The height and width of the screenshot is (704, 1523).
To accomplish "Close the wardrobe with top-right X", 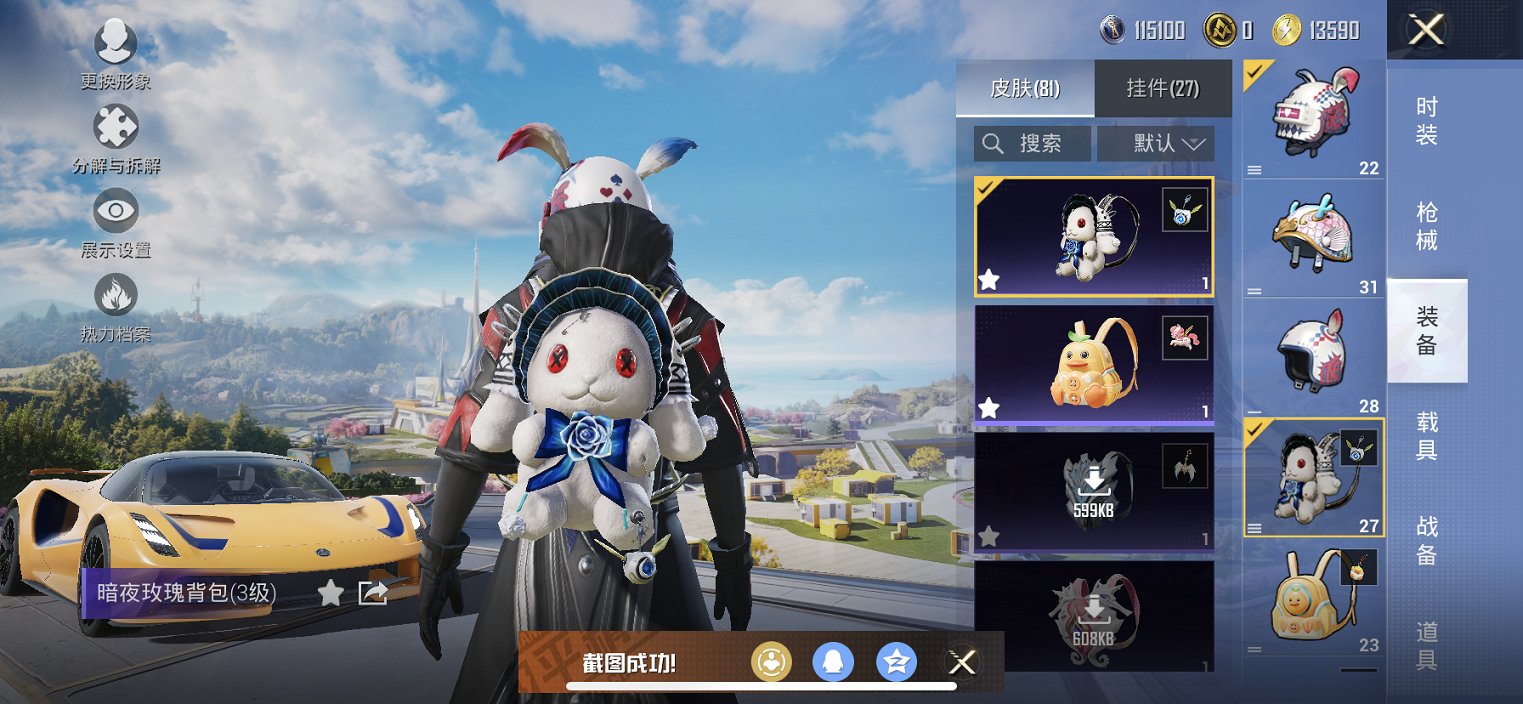I will point(1426,30).
